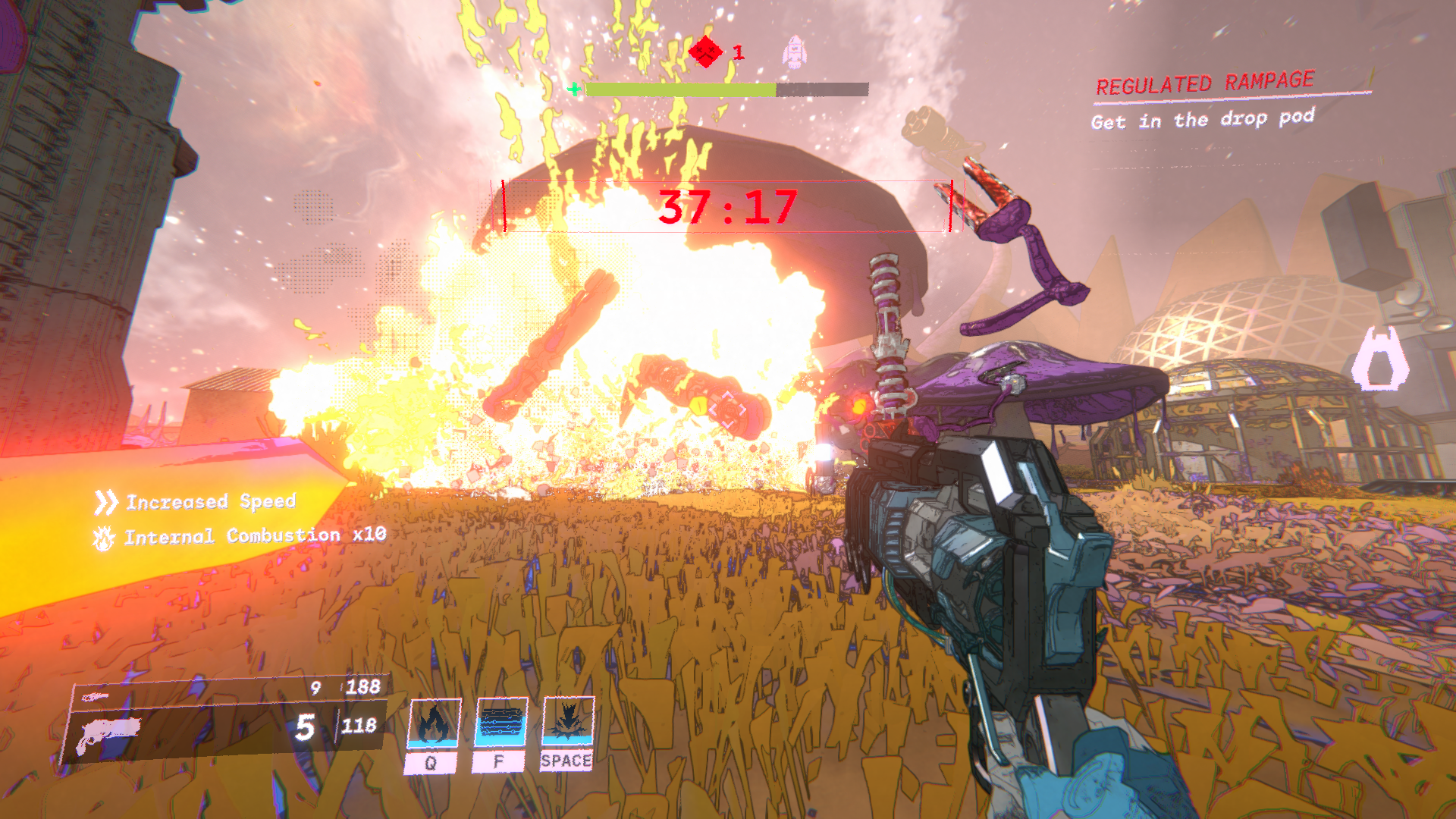Activate the flame ability icon
The height and width of the screenshot is (819, 1456).
(x=434, y=724)
